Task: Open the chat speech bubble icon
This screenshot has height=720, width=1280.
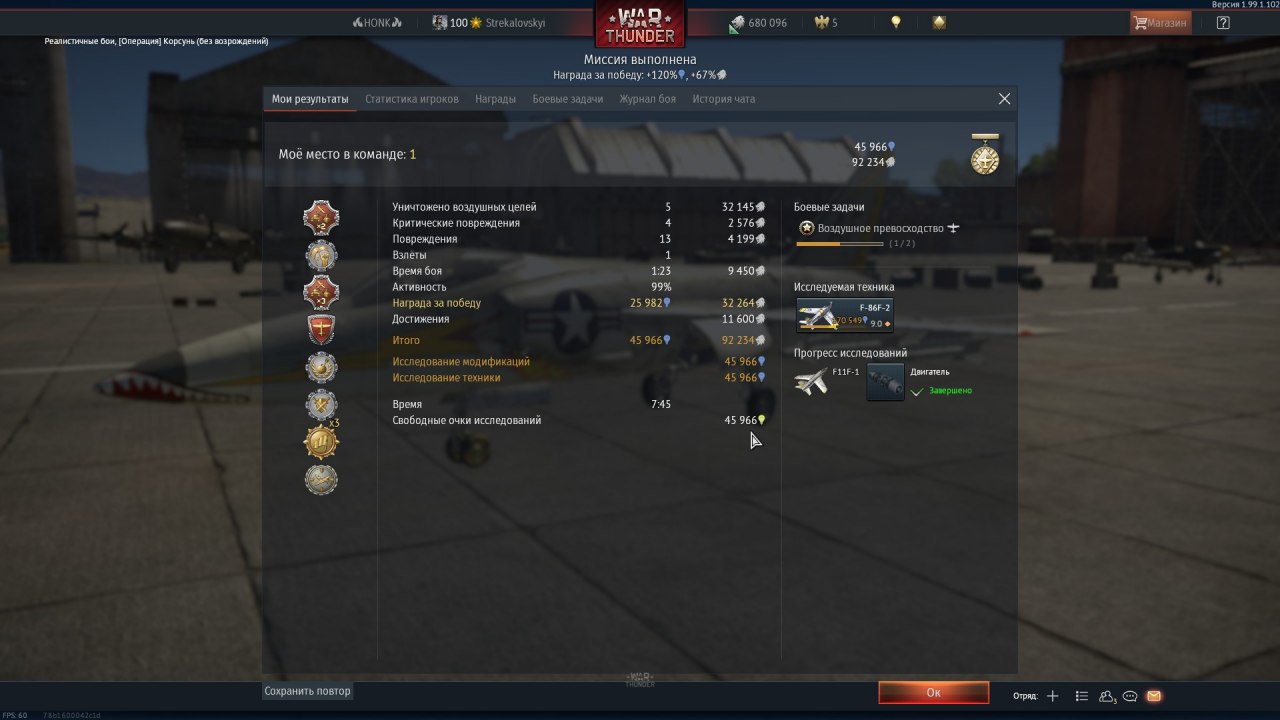Action: (x=1130, y=696)
